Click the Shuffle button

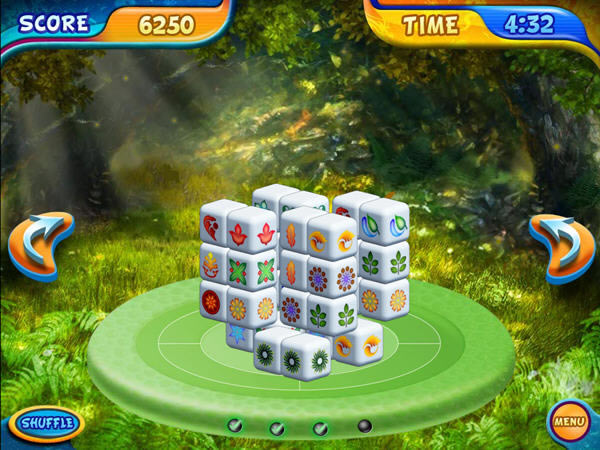tap(47, 422)
